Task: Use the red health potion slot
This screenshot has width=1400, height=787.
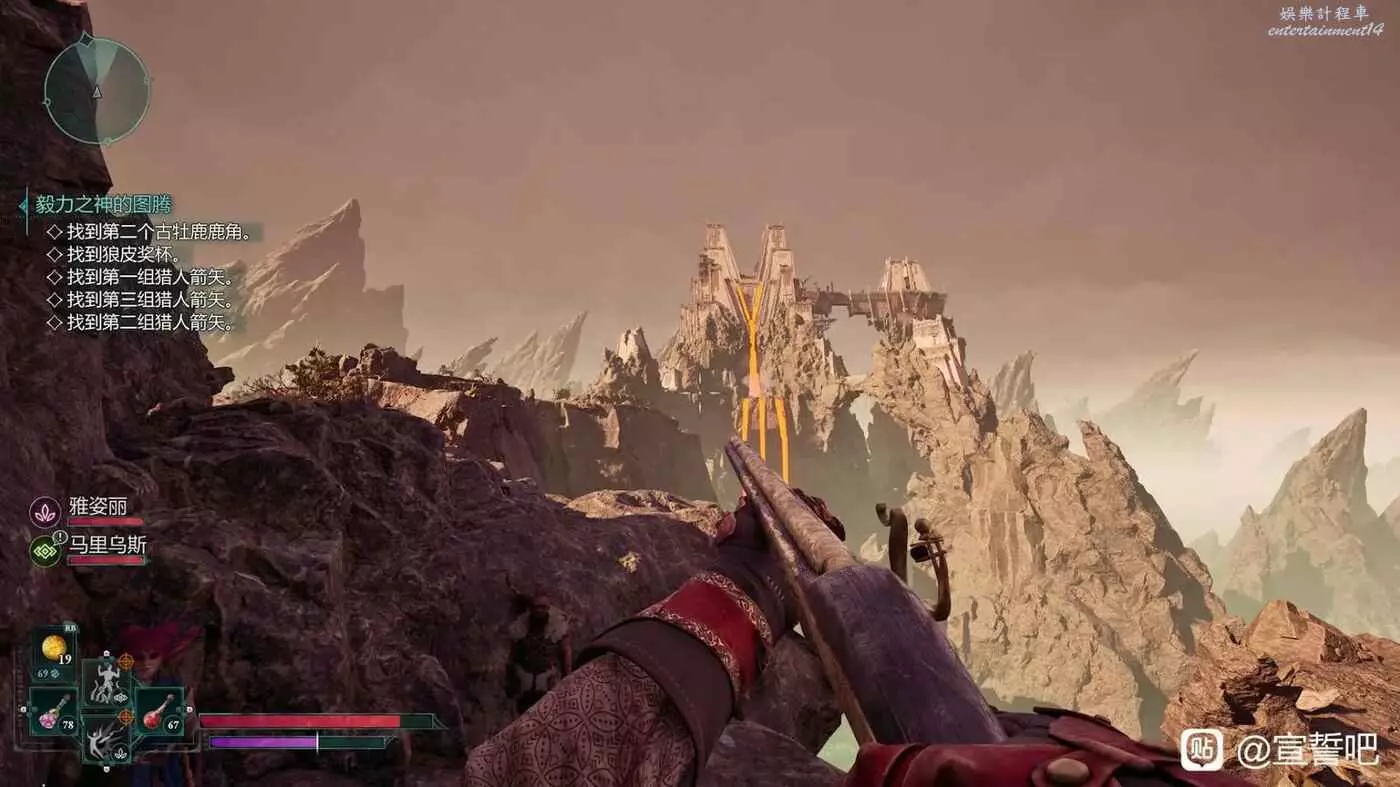Action: pos(159,712)
